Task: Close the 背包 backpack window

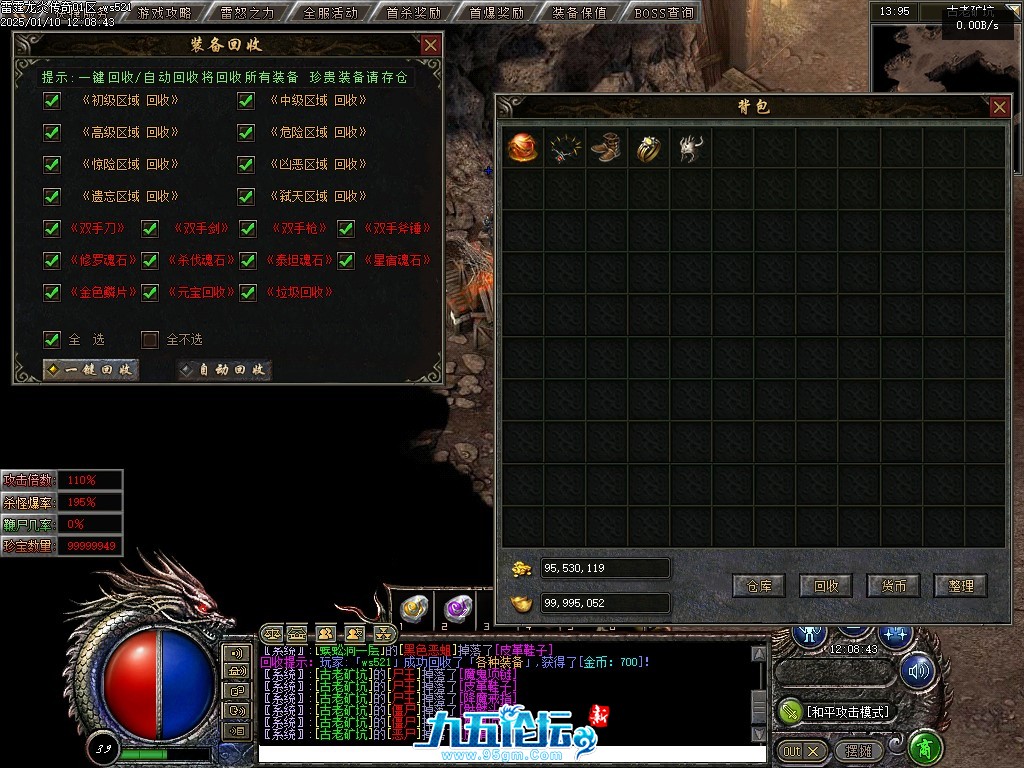Action: click(x=999, y=108)
